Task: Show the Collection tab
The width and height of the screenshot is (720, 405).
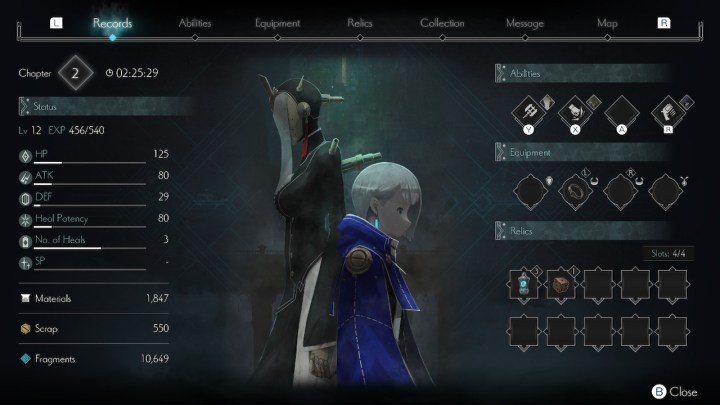Action: [442, 22]
